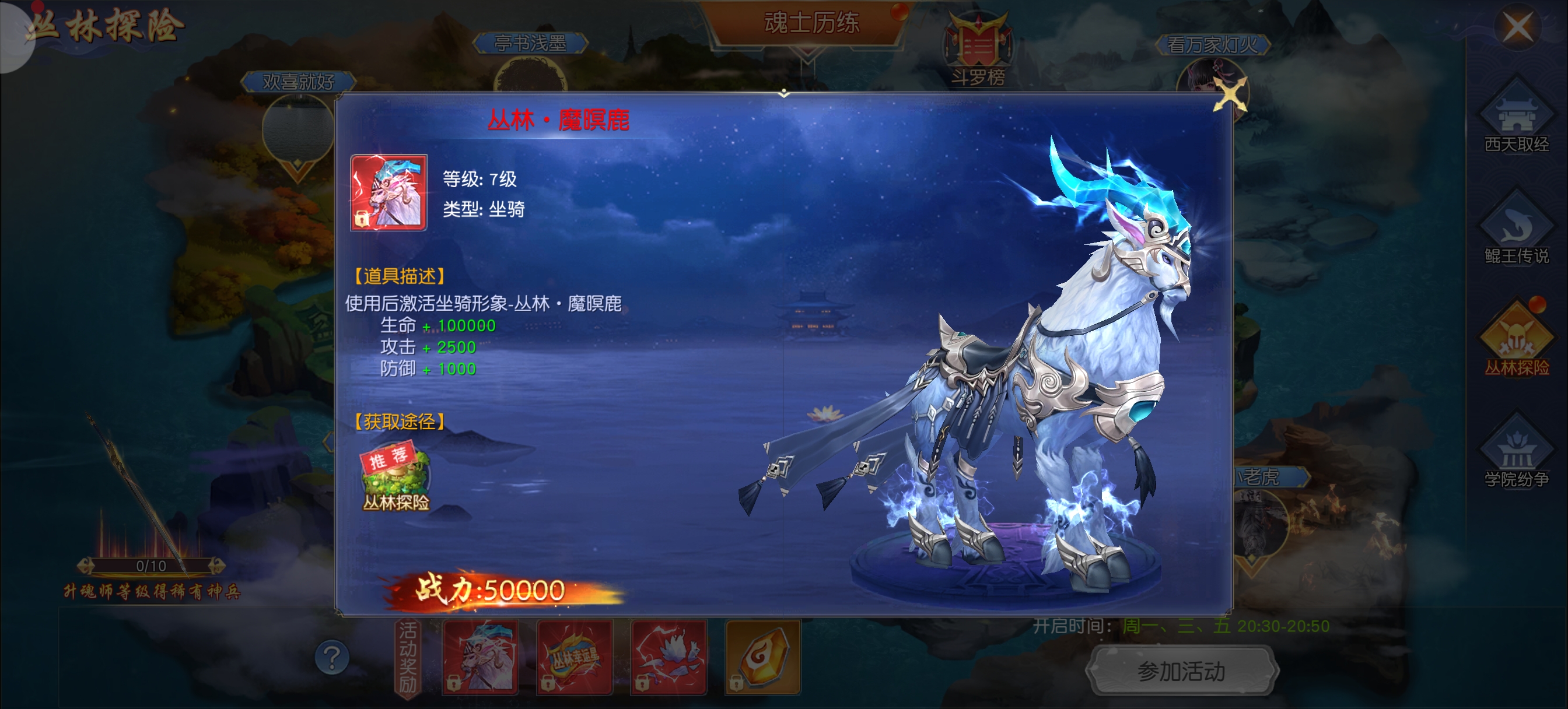Image resolution: width=1568 pixels, height=709 pixels.
Task: Close the 丛林·魔暝鹿 mount detail popup
Action: [x=1229, y=96]
